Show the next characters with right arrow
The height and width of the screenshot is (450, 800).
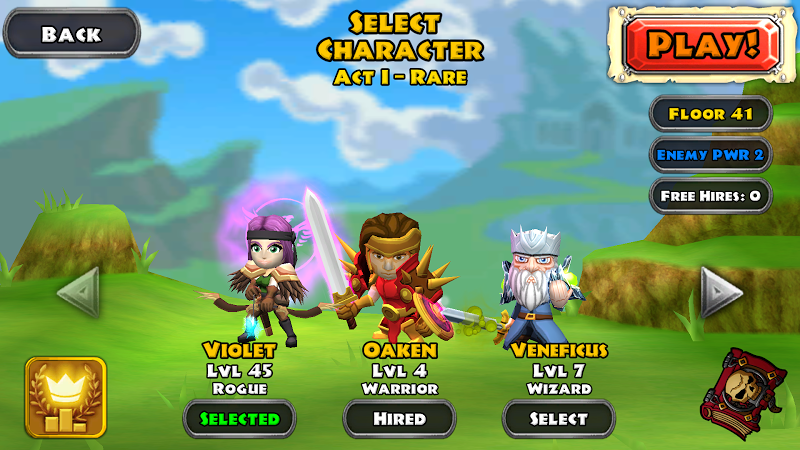click(721, 292)
